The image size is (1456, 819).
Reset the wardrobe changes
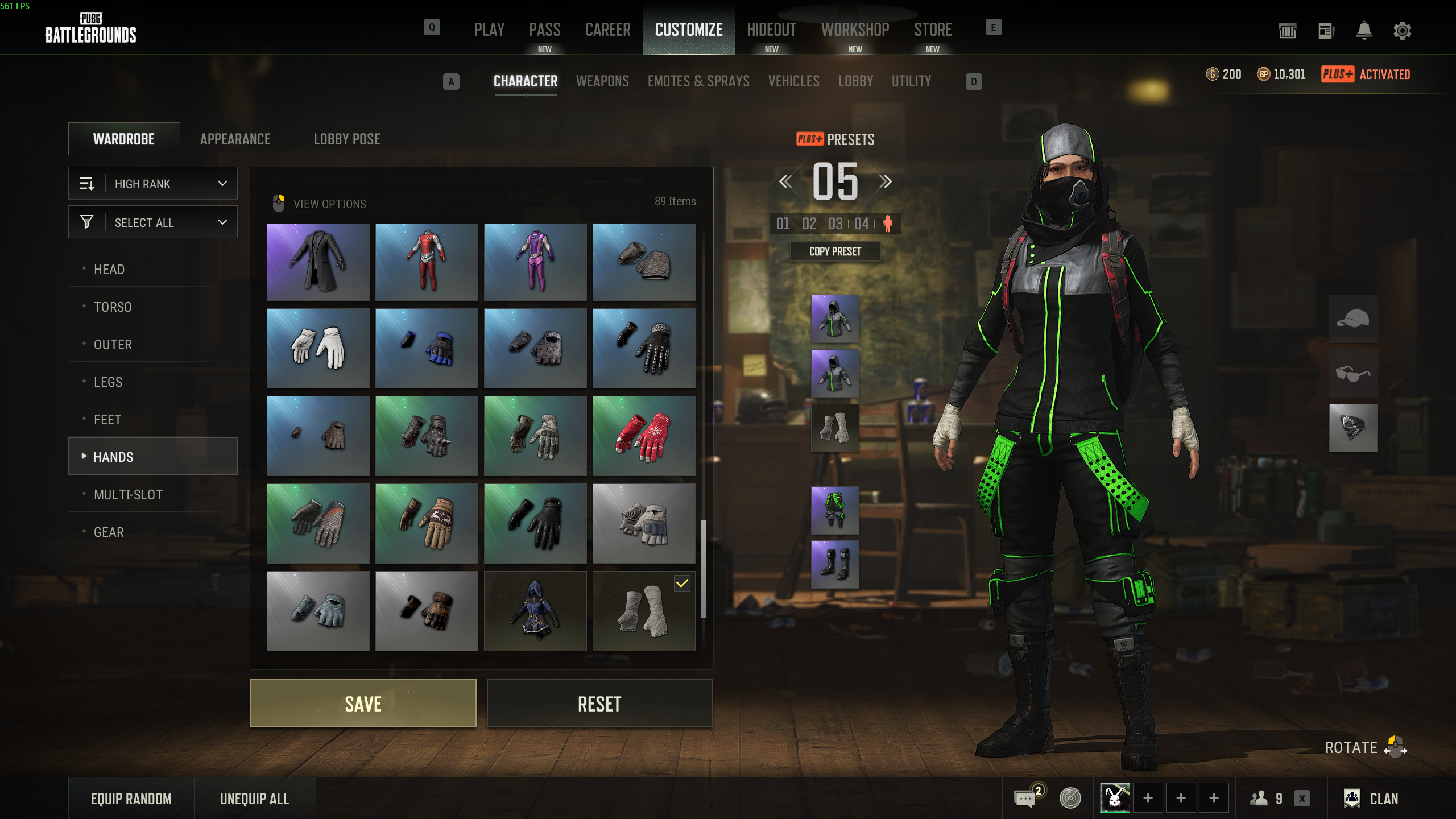click(599, 704)
